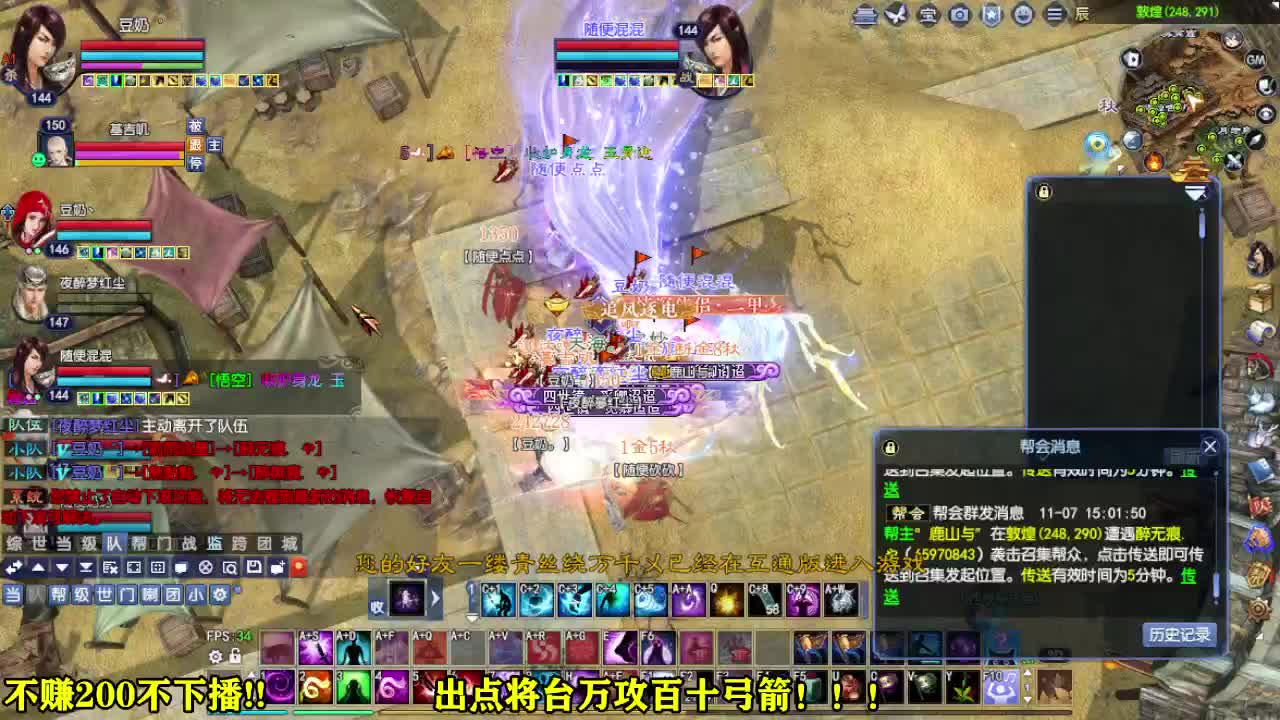Click the globe world-channel icon in the top bar
The height and width of the screenshot is (720, 1280).
click(1023, 14)
